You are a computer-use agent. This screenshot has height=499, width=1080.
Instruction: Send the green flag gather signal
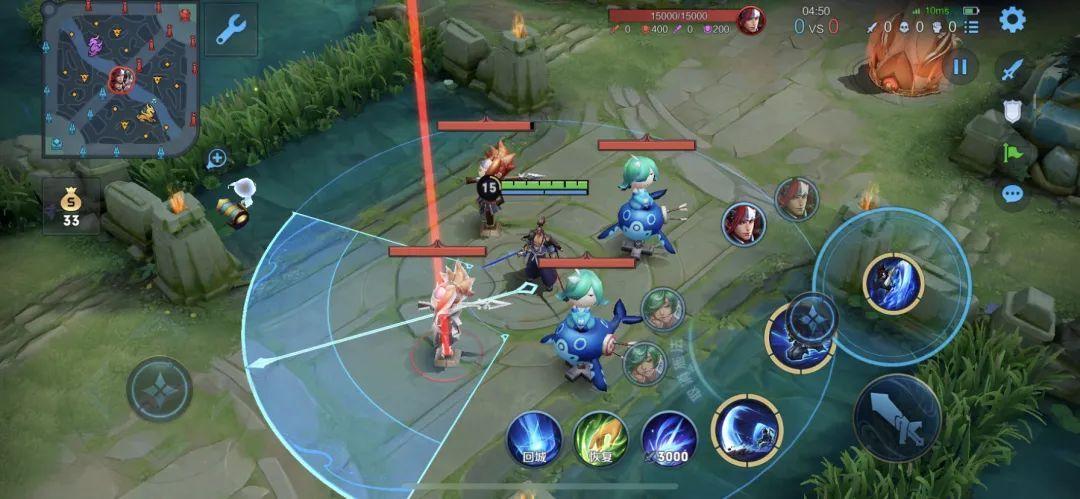[1013, 153]
